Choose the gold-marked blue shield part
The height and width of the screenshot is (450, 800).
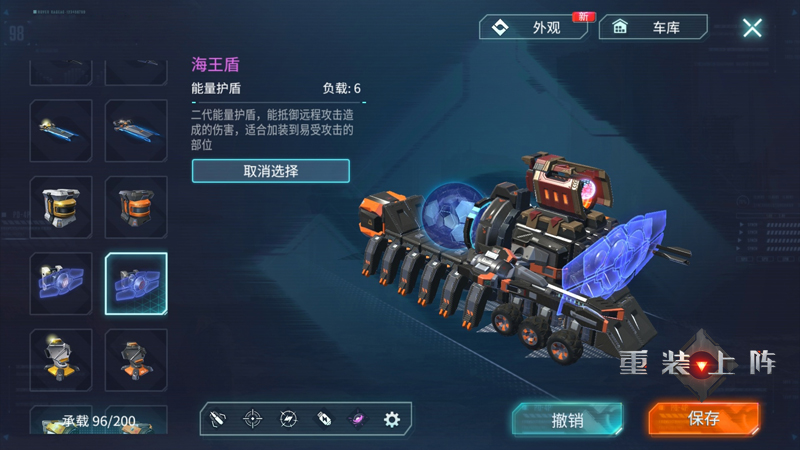click(x=61, y=284)
